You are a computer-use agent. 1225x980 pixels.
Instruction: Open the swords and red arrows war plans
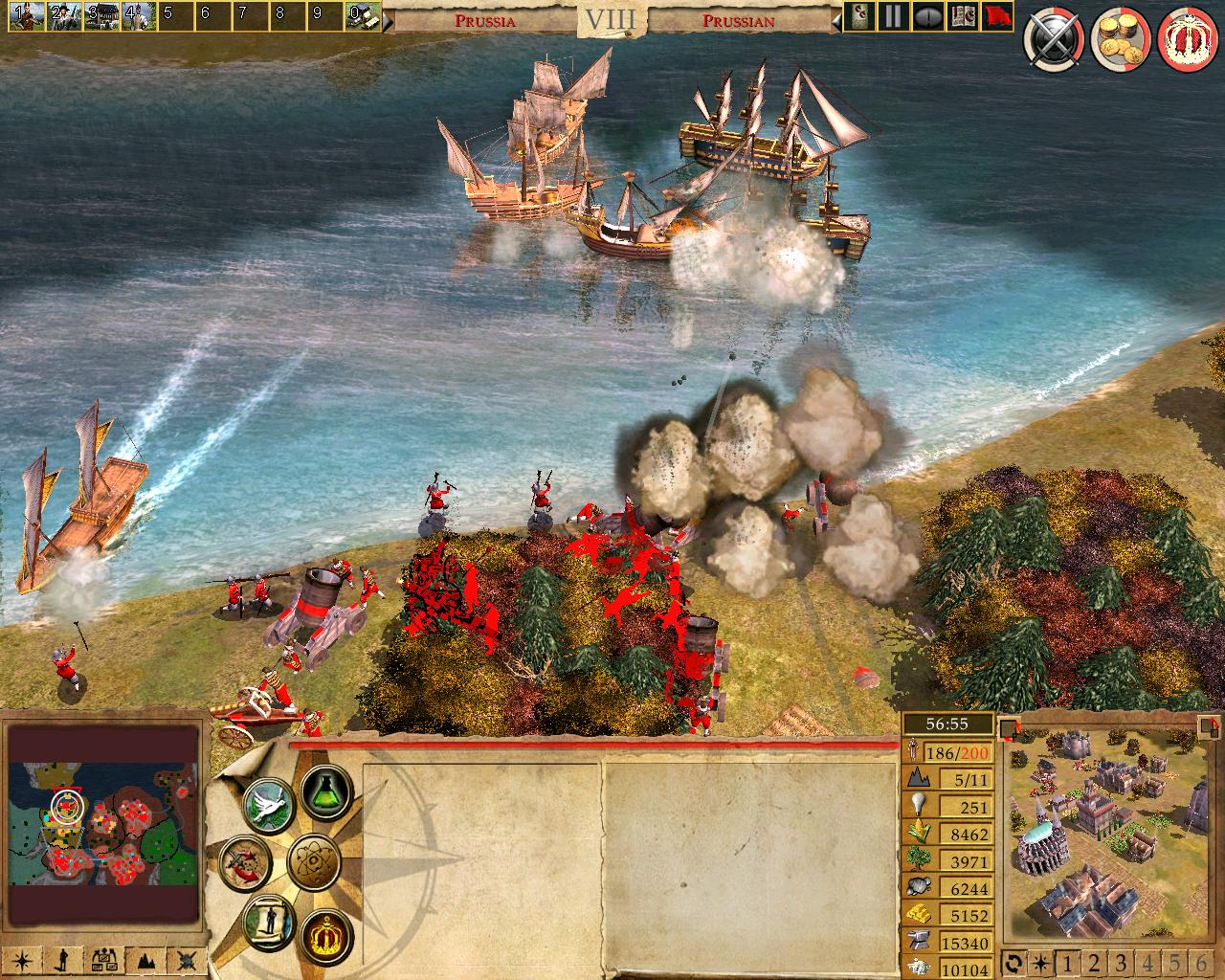[243, 859]
